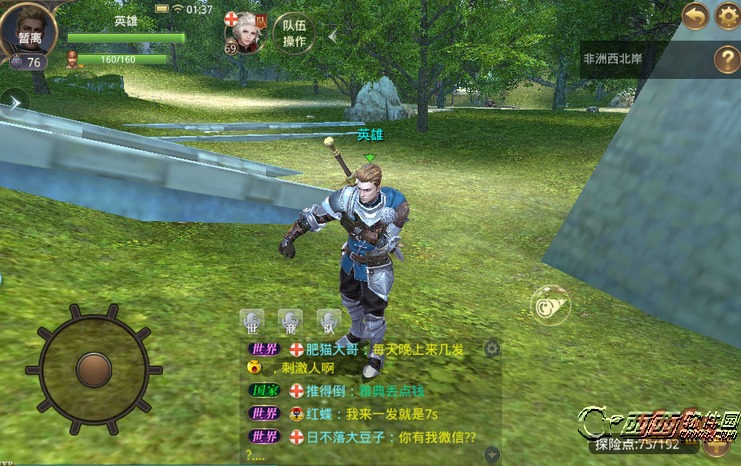This screenshot has height=466, width=741.
Task: Activate the guild (商) voice chat microphone
Action: [x=290, y=322]
